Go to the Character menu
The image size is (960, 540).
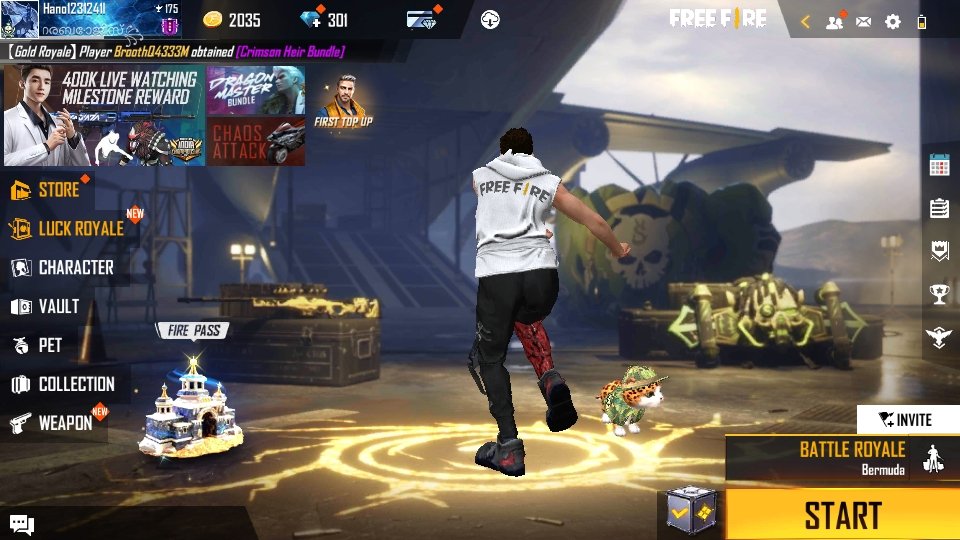click(x=75, y=268)
